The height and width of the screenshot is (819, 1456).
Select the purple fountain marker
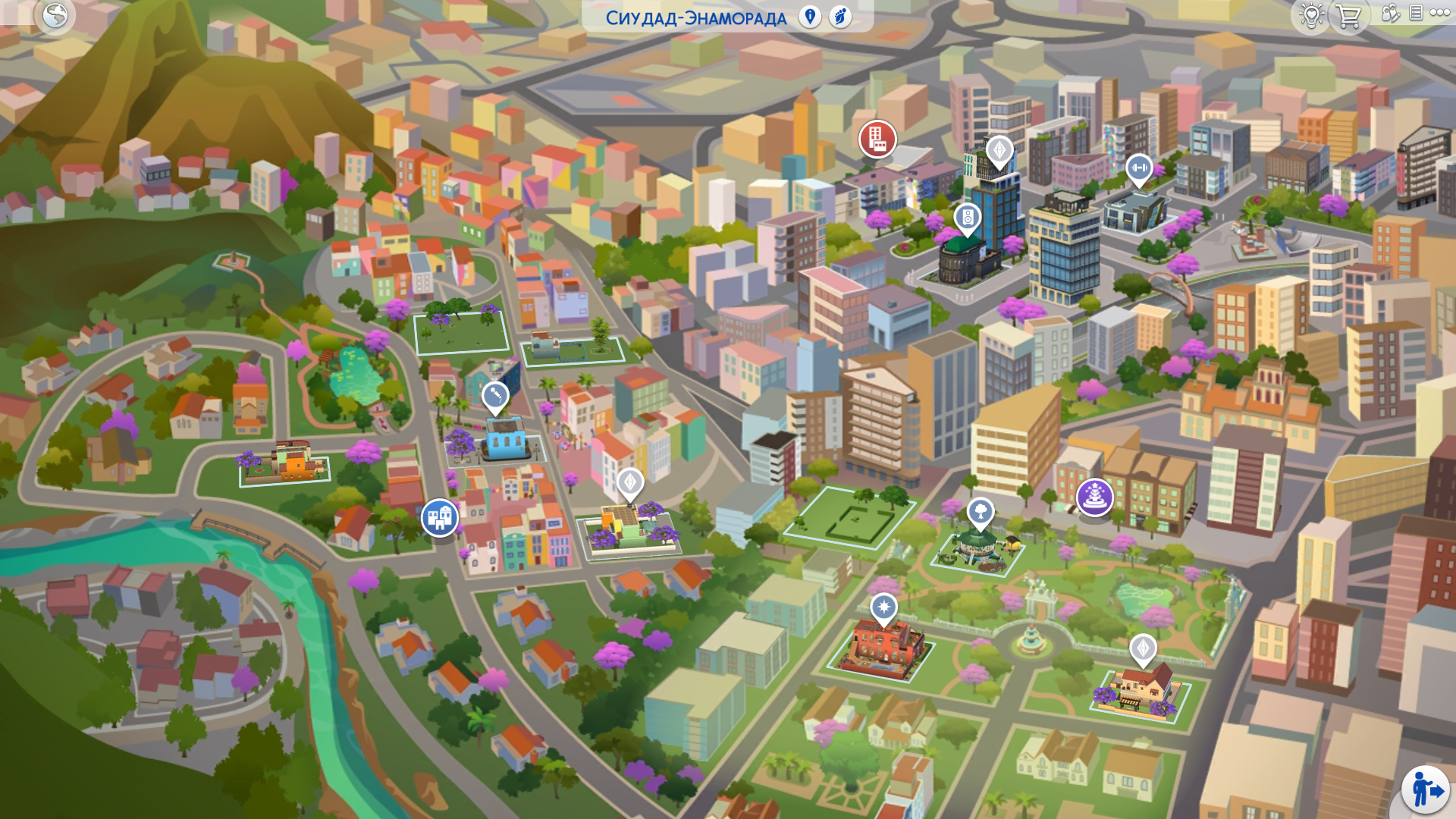1094,497
